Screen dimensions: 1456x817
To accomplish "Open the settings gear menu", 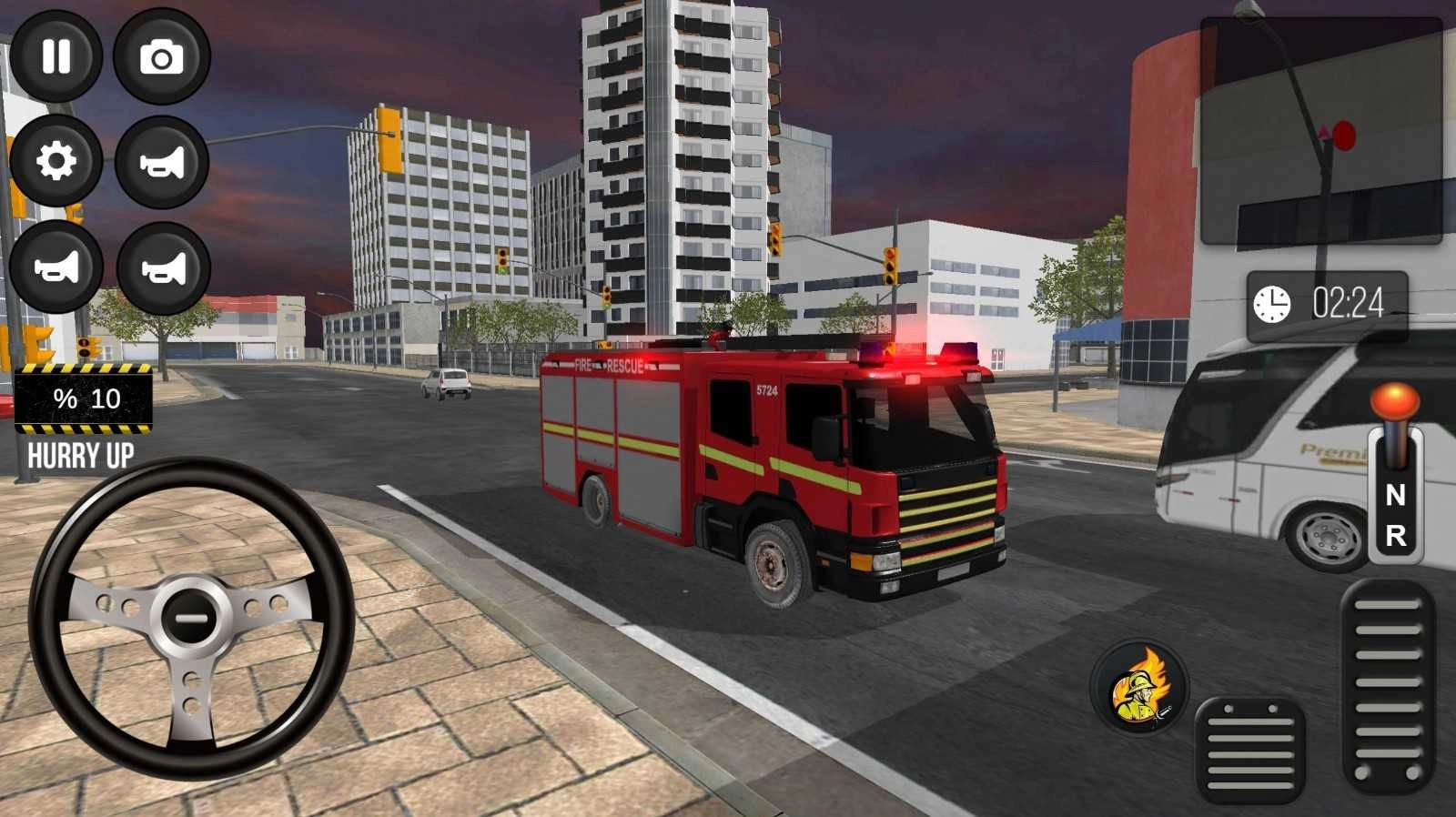I will pos(56,159).
